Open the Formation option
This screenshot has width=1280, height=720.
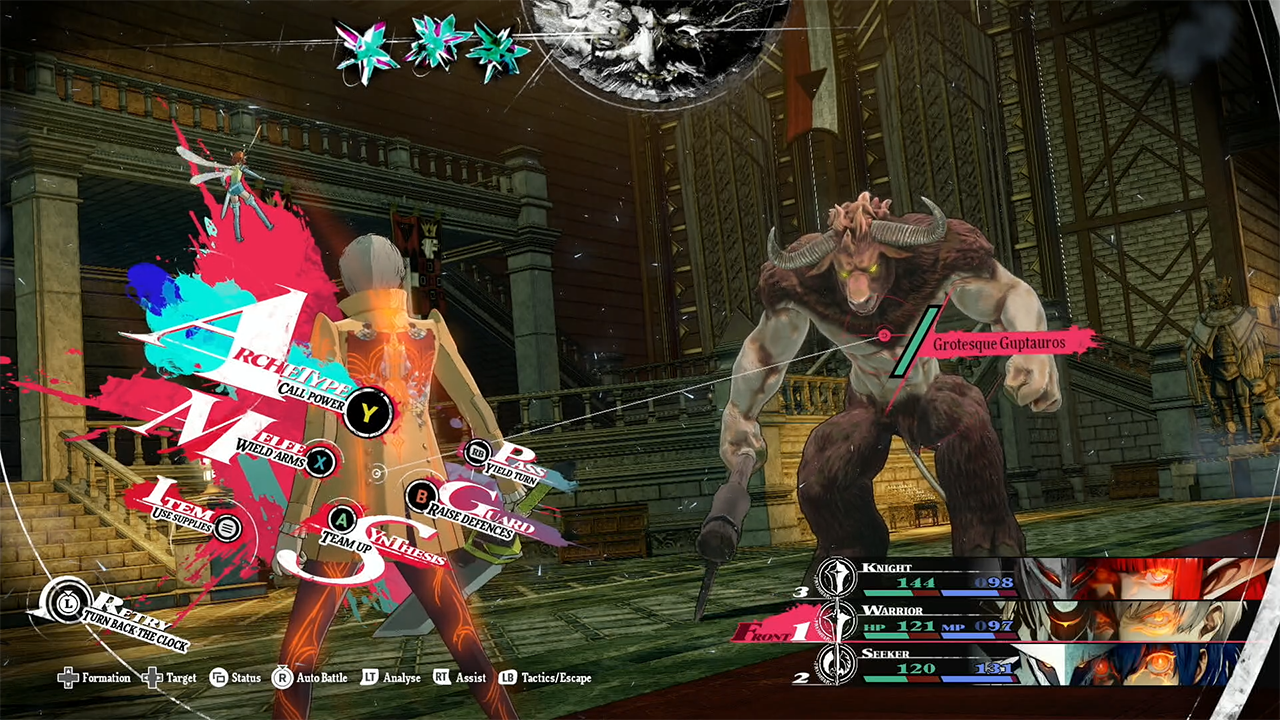coord(95,678)
